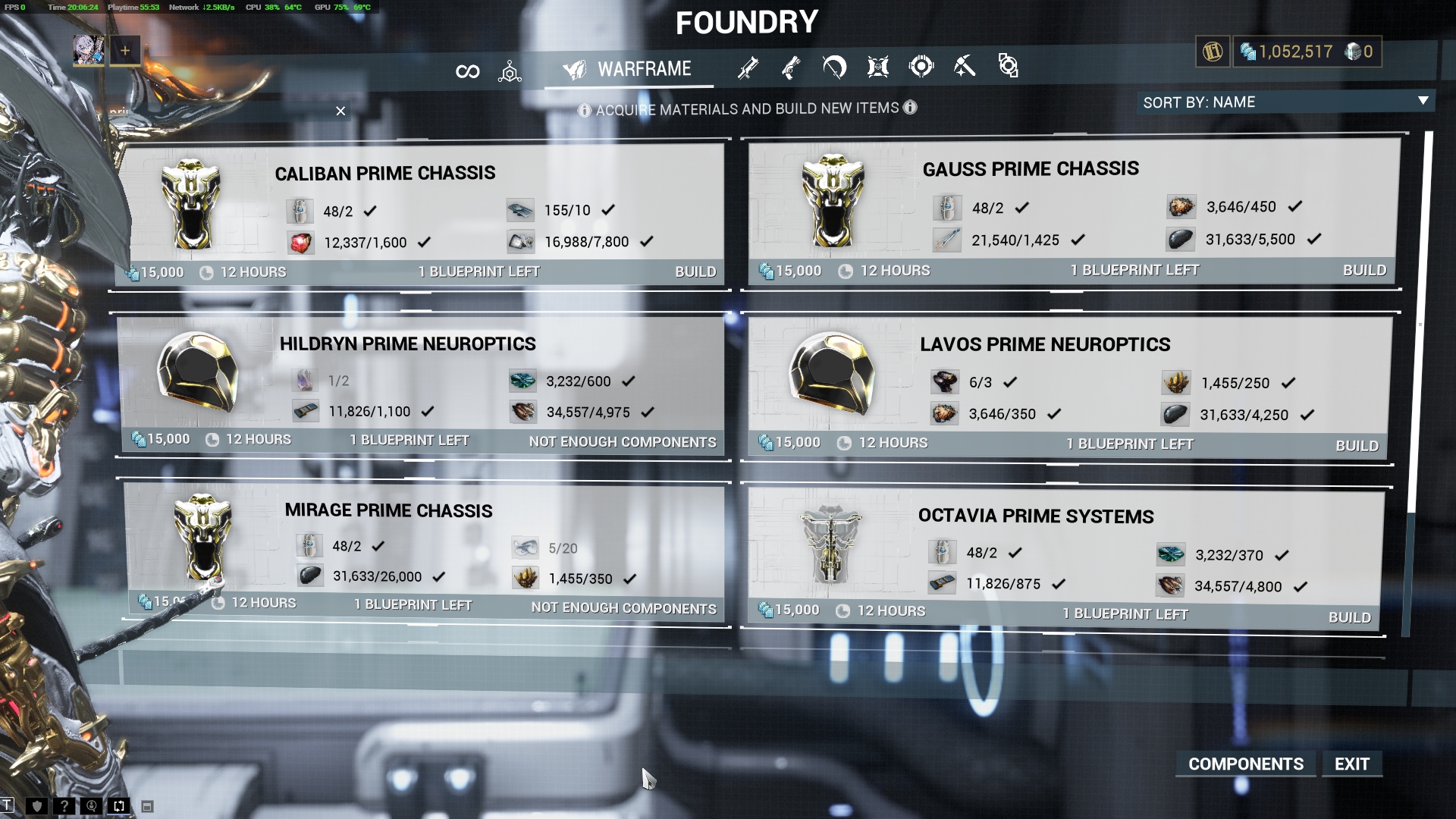Viewport: 1456px width, 819px height.
Task: Click the plus button beside the avatar
Action: (125, 51)
